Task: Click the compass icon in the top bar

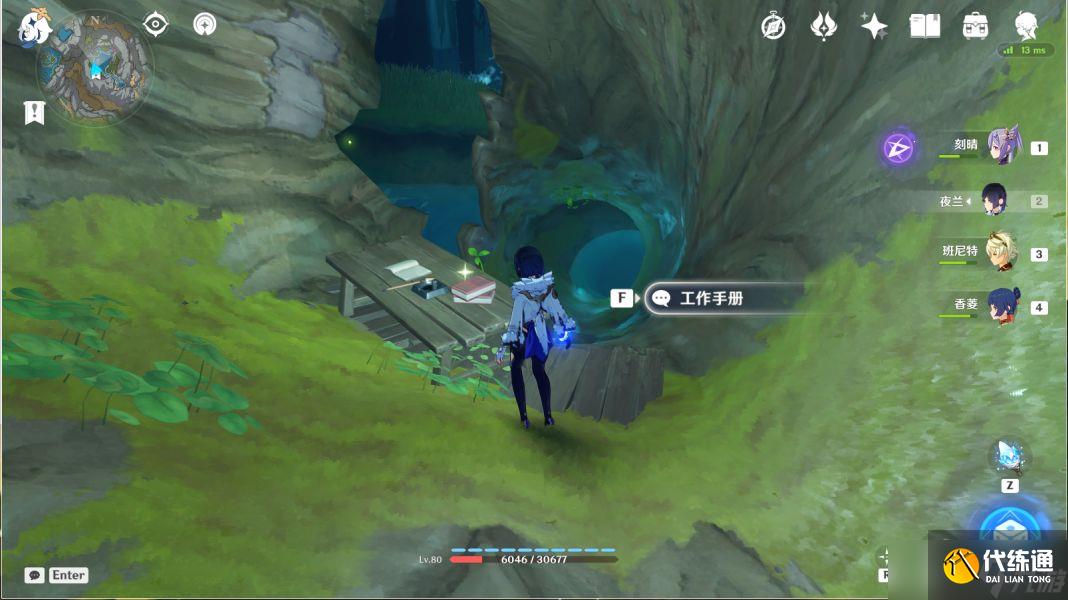Action: (773, 26)
